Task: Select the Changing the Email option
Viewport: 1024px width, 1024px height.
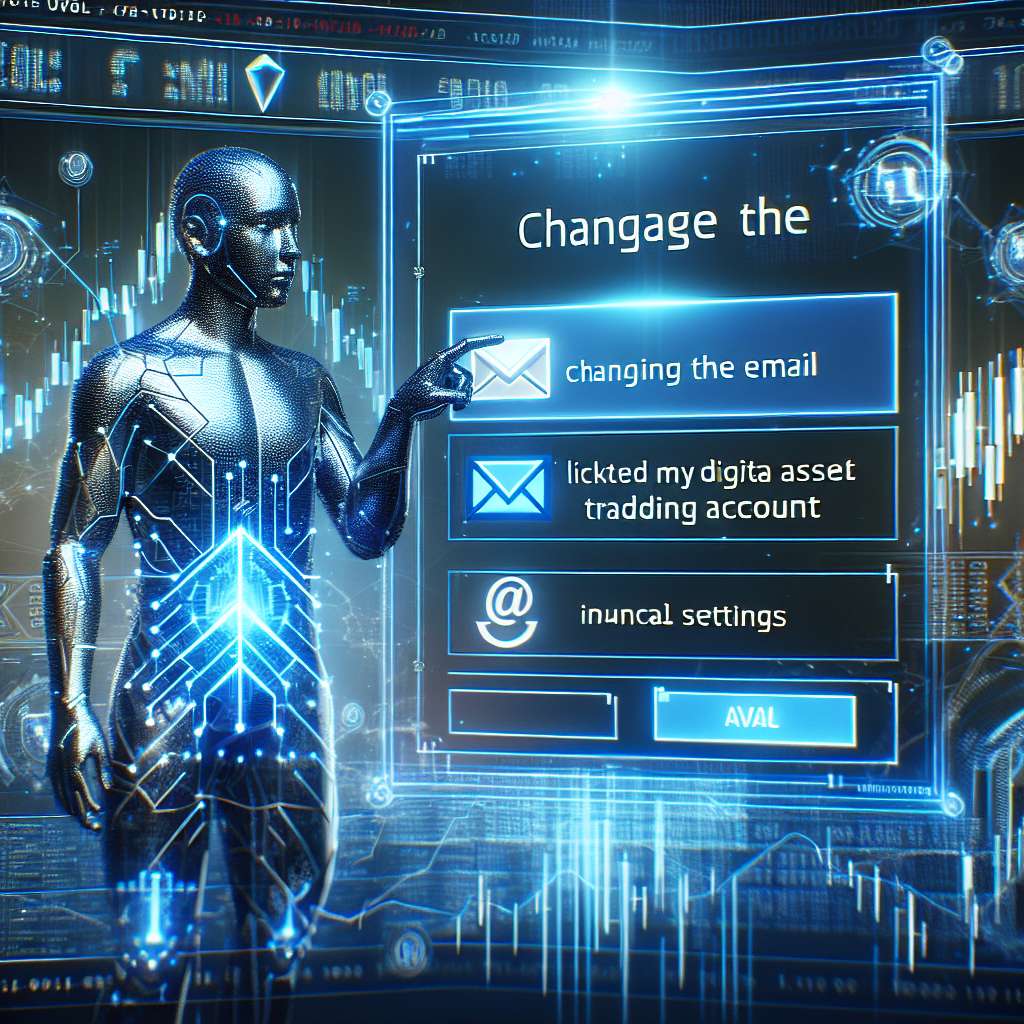Action: tap(690, 366)
